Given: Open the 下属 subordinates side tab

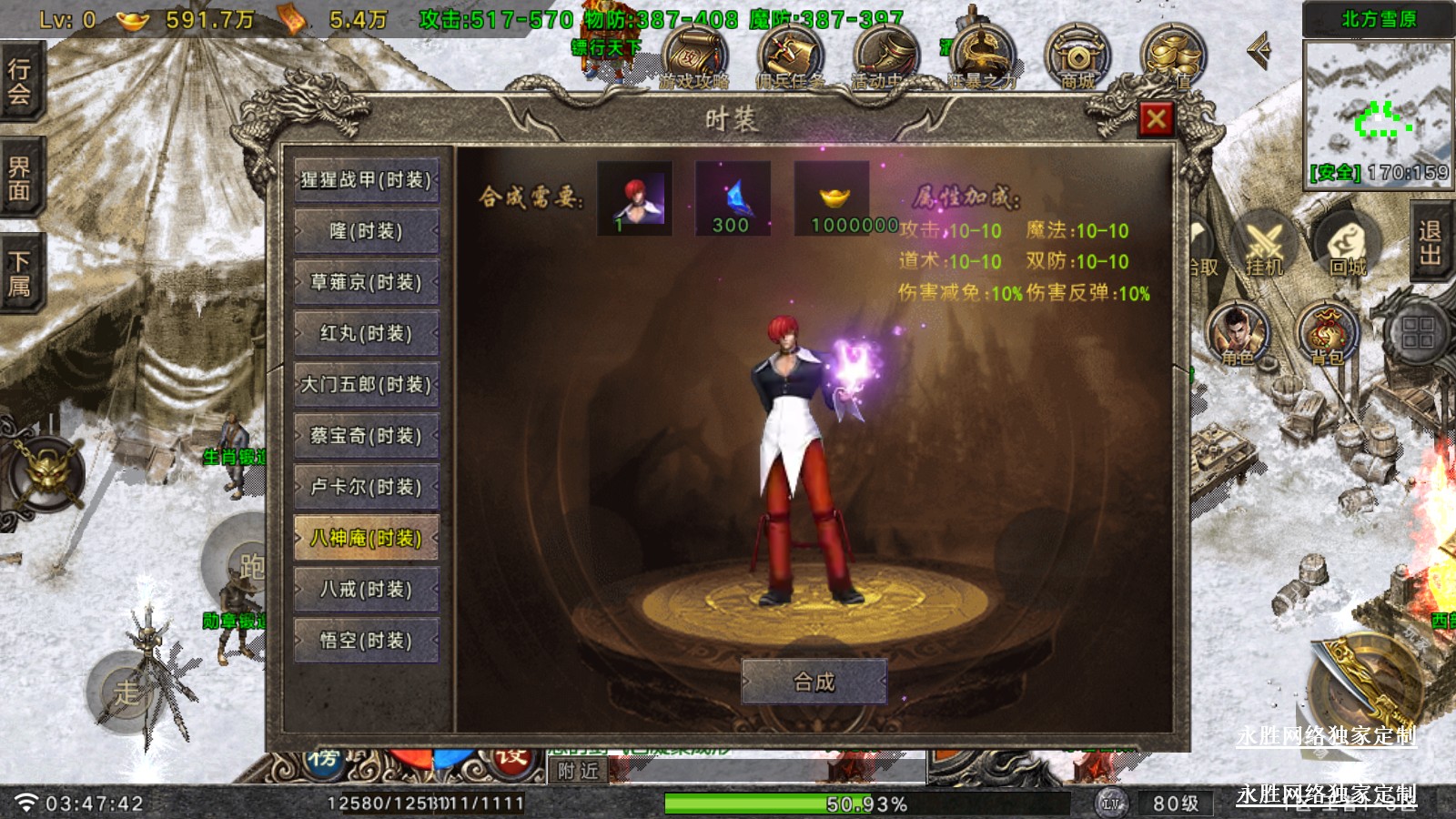Looking at the screenshot, I should click(20, 273).
